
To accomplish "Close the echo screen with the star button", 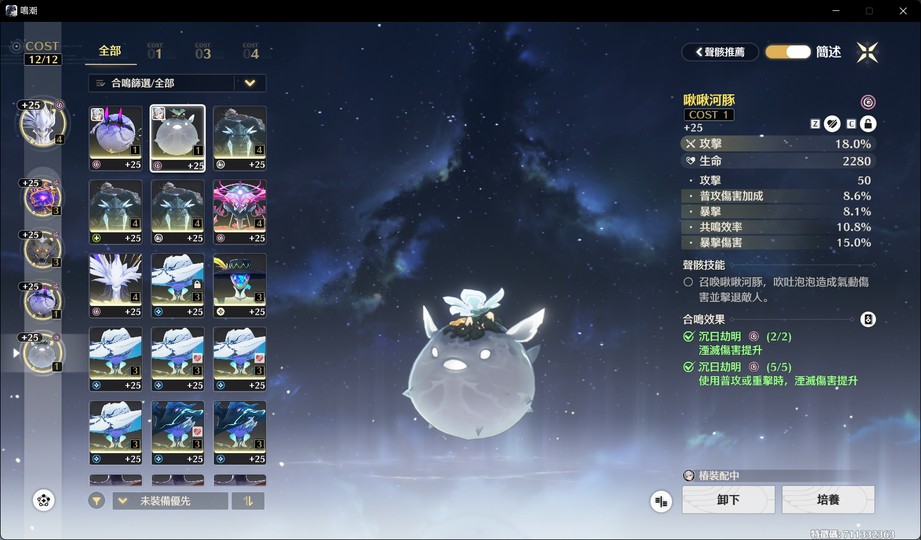I will point(867,52).
